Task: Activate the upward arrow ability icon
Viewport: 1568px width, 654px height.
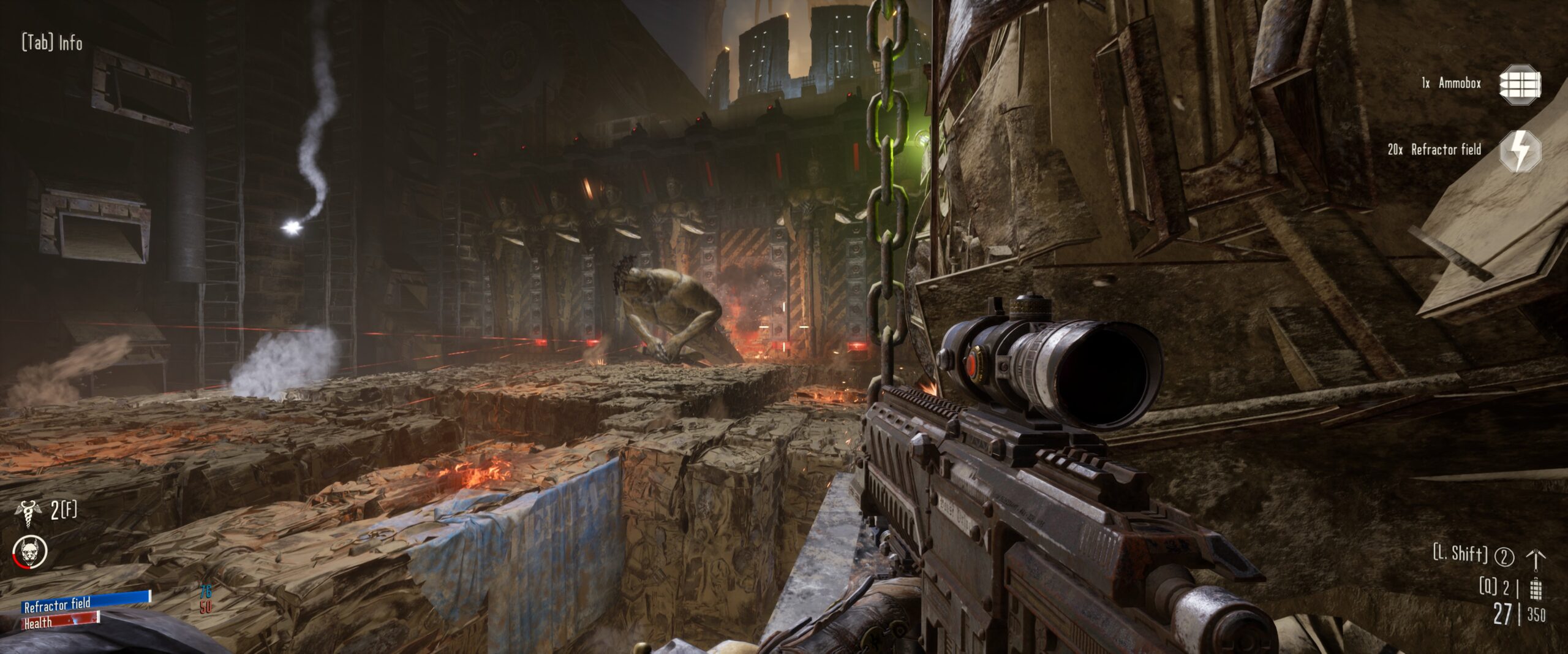Action: tap(1536, 558)
